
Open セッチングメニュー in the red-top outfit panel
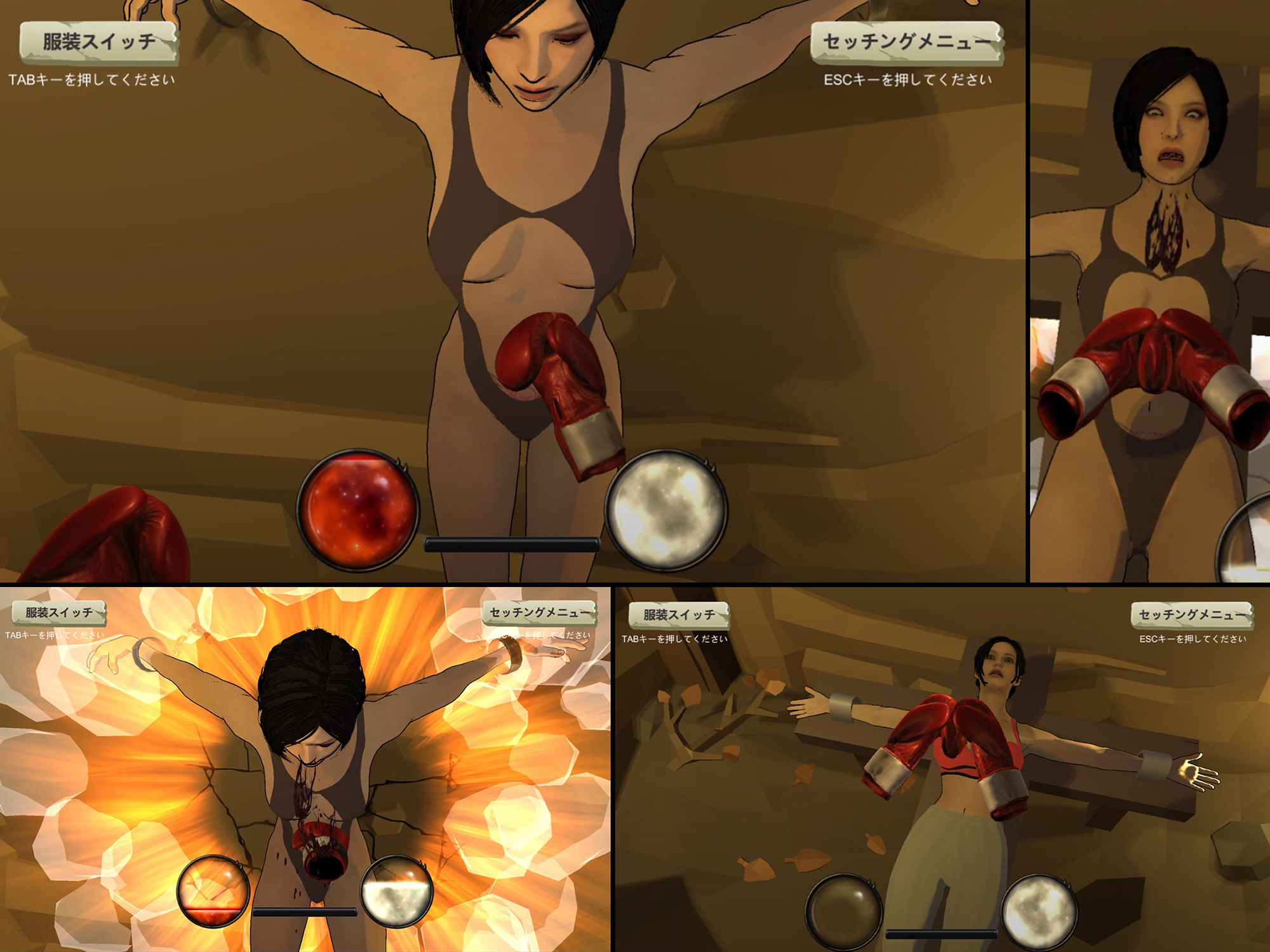click(x=1192, y=615)
